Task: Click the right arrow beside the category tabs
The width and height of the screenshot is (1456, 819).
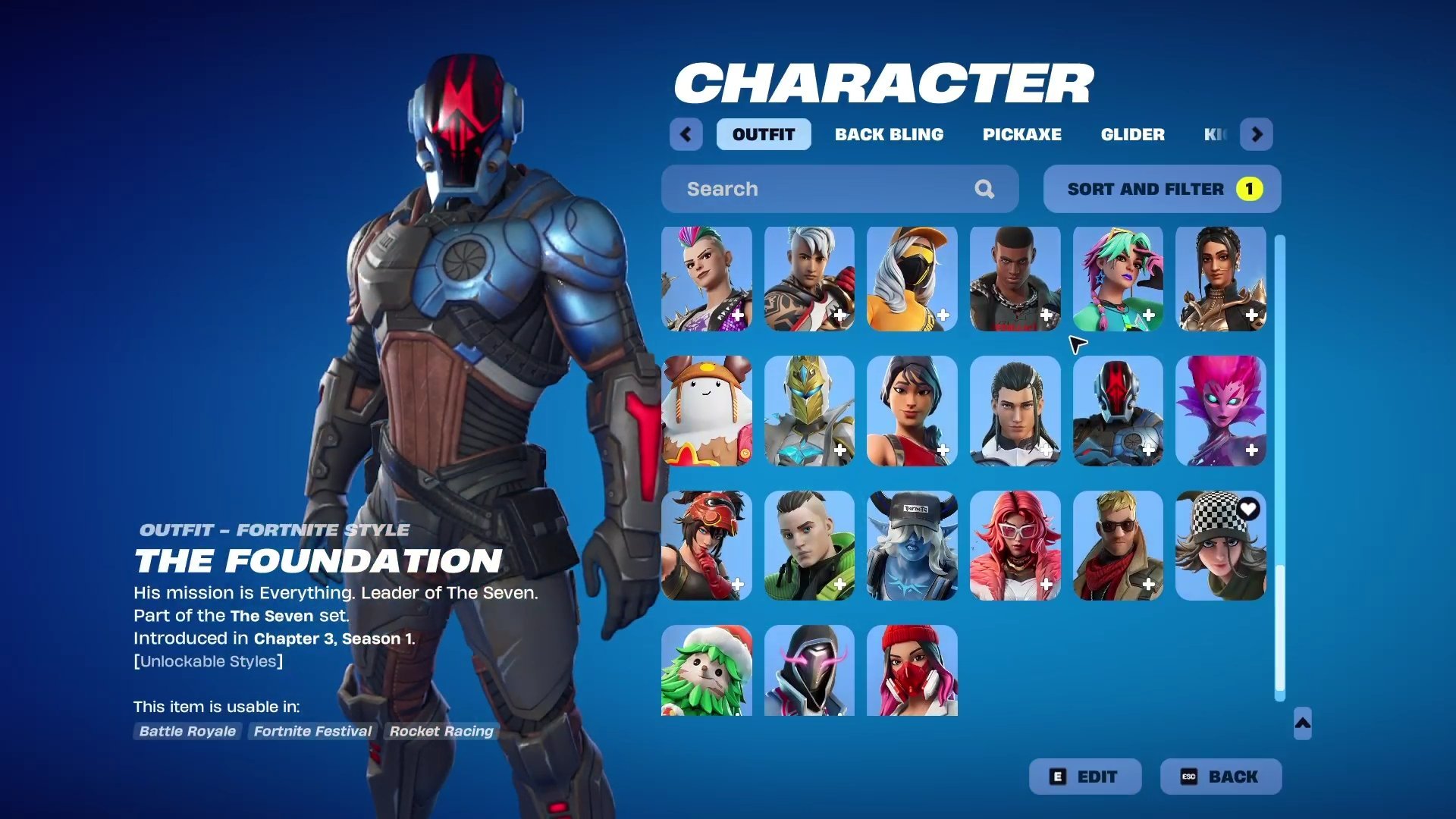Action: click(x=1257, y=134)
